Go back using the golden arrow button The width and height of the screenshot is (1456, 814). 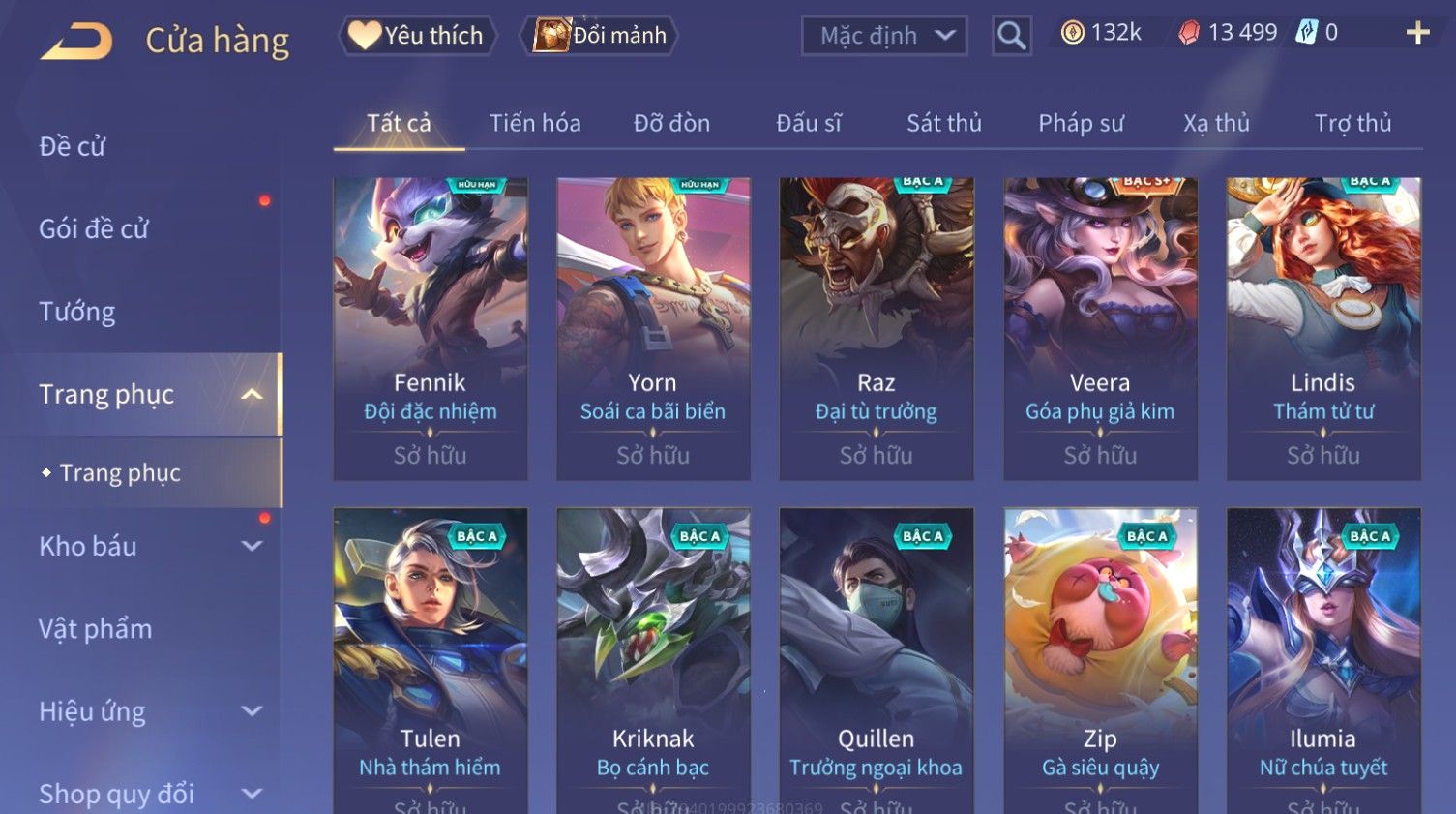point(76,41)
